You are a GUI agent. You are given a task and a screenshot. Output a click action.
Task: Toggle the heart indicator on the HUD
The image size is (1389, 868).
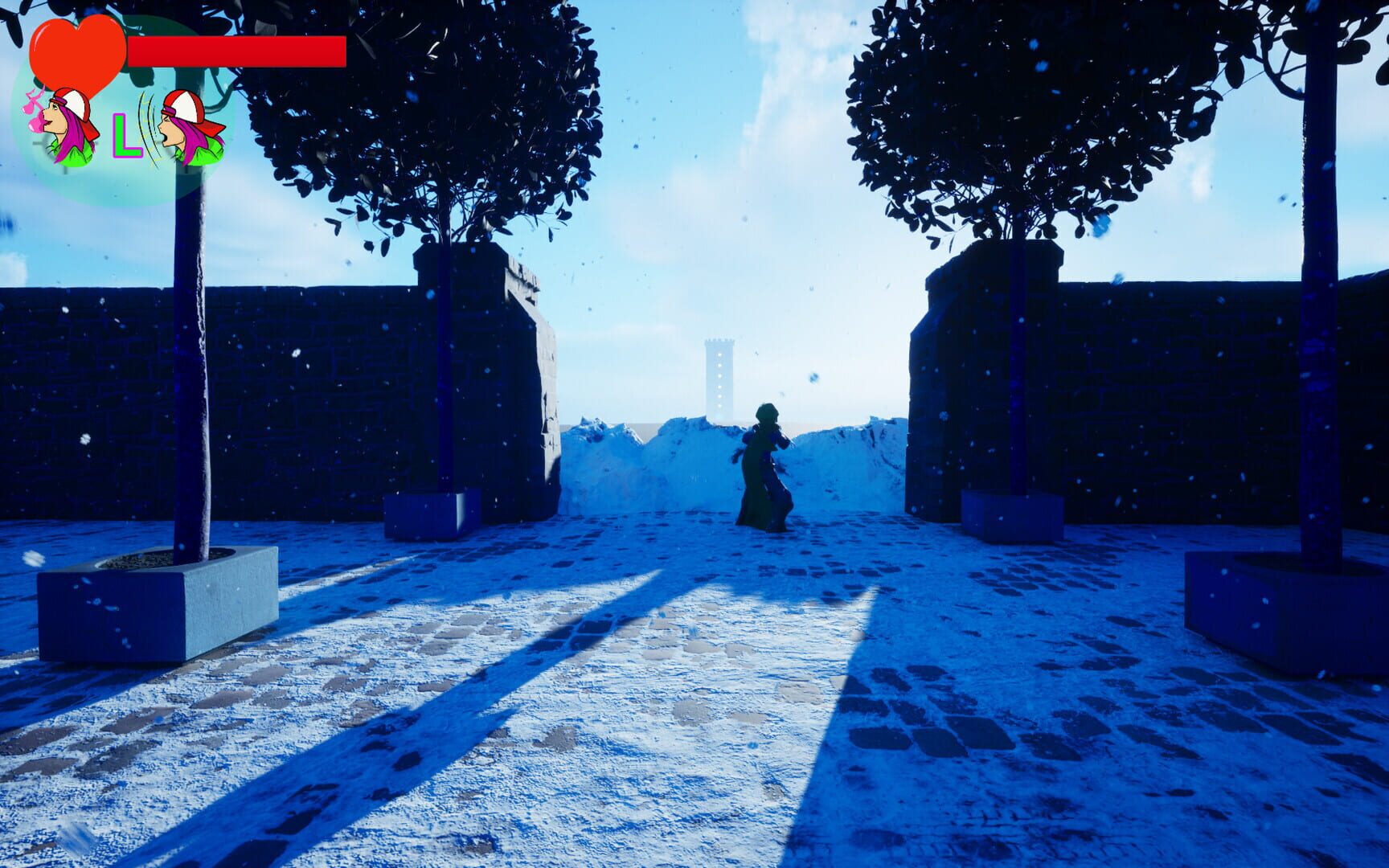point(76,48)
